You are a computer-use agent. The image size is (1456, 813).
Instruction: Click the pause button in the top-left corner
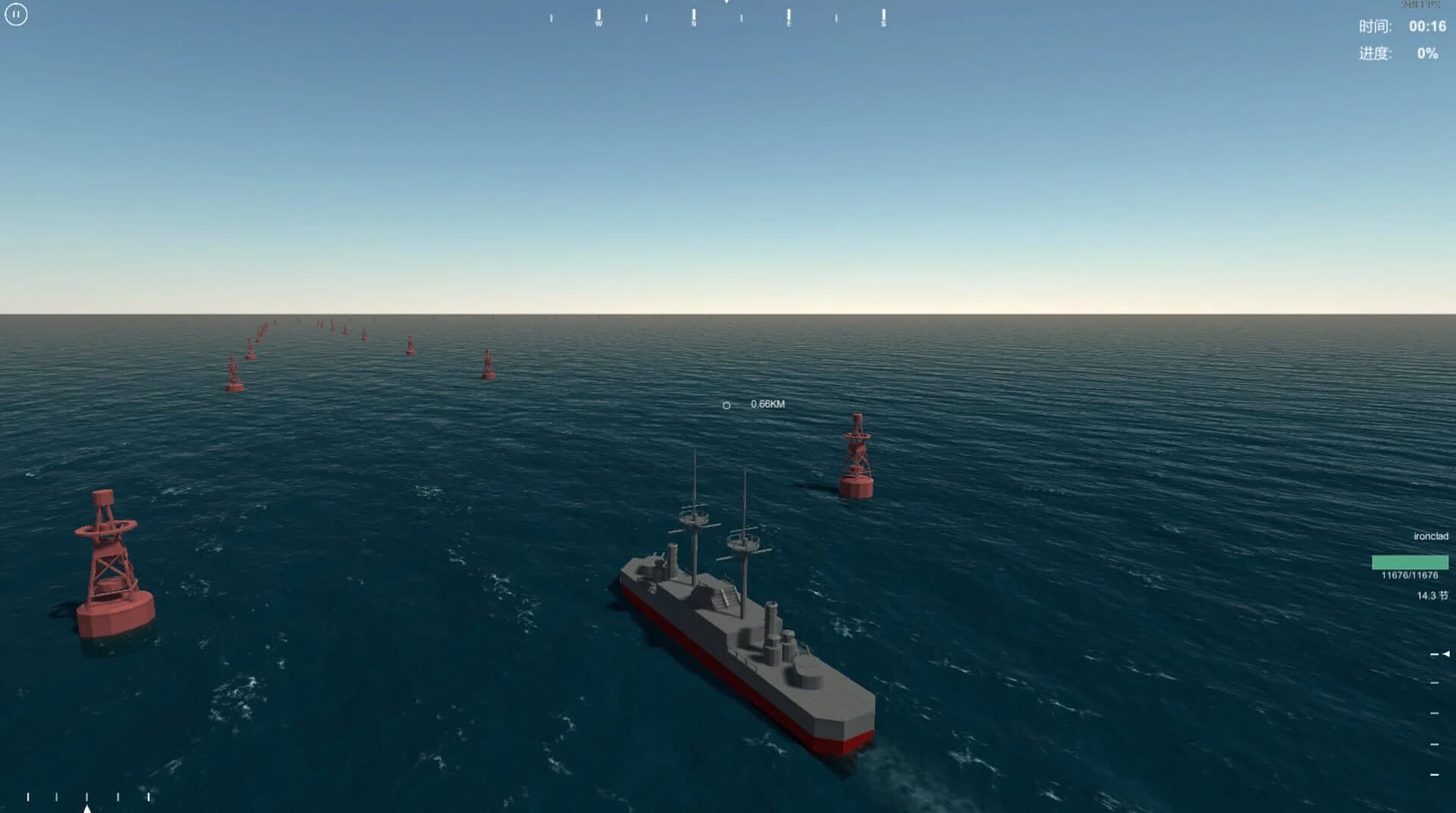[17, 15]
